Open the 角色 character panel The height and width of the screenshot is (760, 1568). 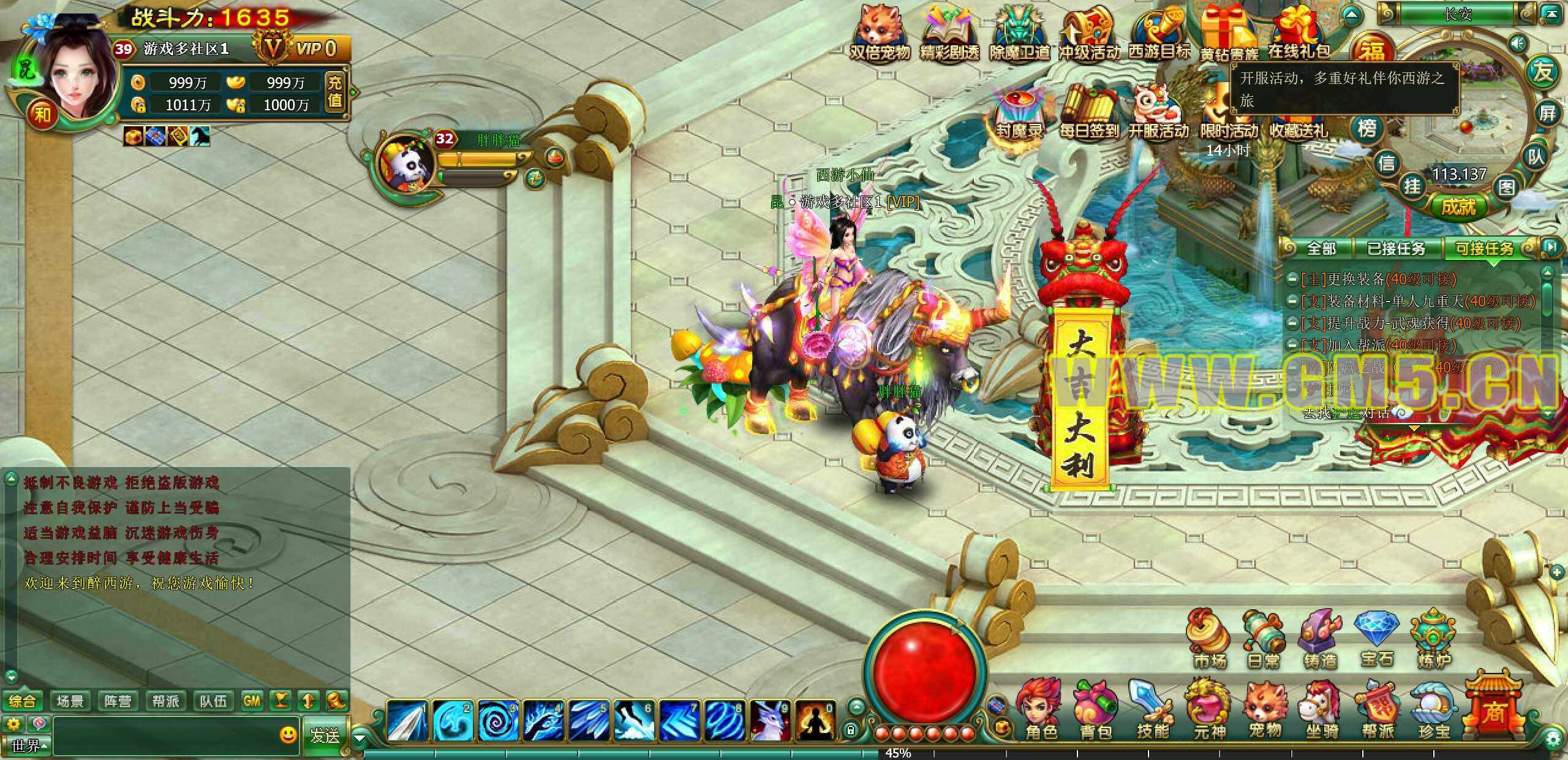(x=1040, y=711)
